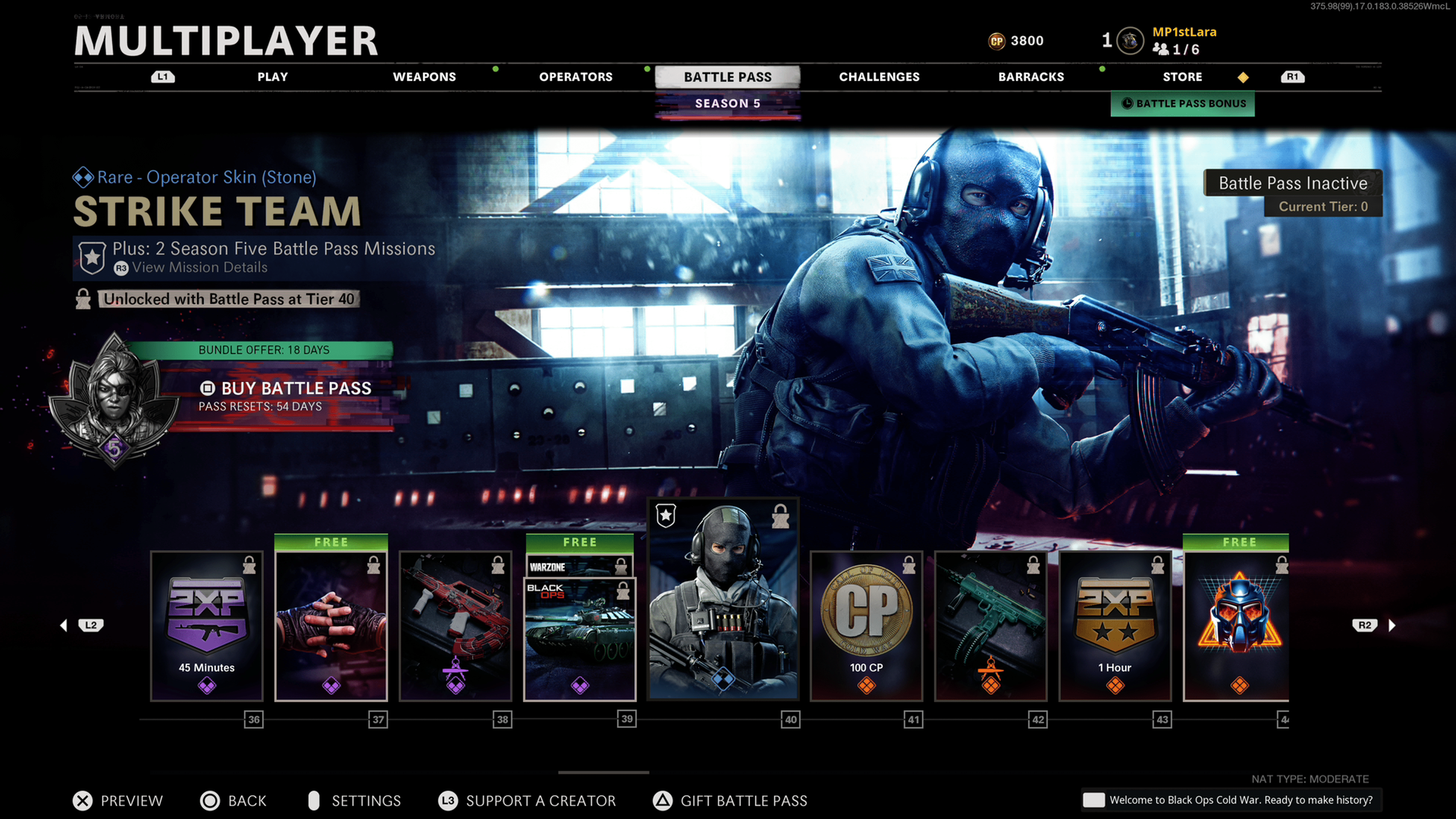
Task: Pick the tier 39 tank reward card
Action: click(x=580, y=633)
